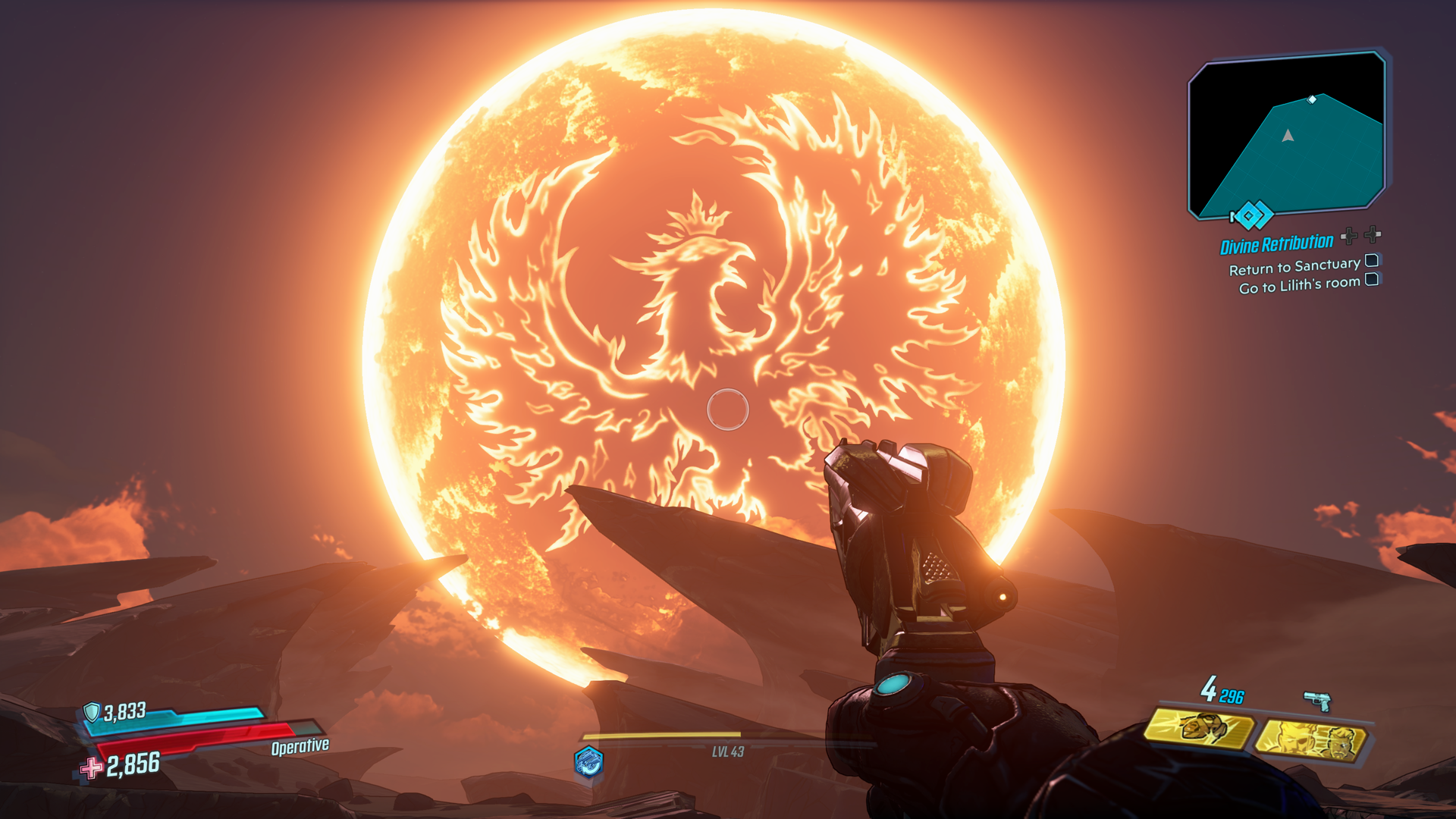This screenshot has width=1456, height=819.
Task: Select the white diamond waypoint on minimap
Action: (1312, 99)
